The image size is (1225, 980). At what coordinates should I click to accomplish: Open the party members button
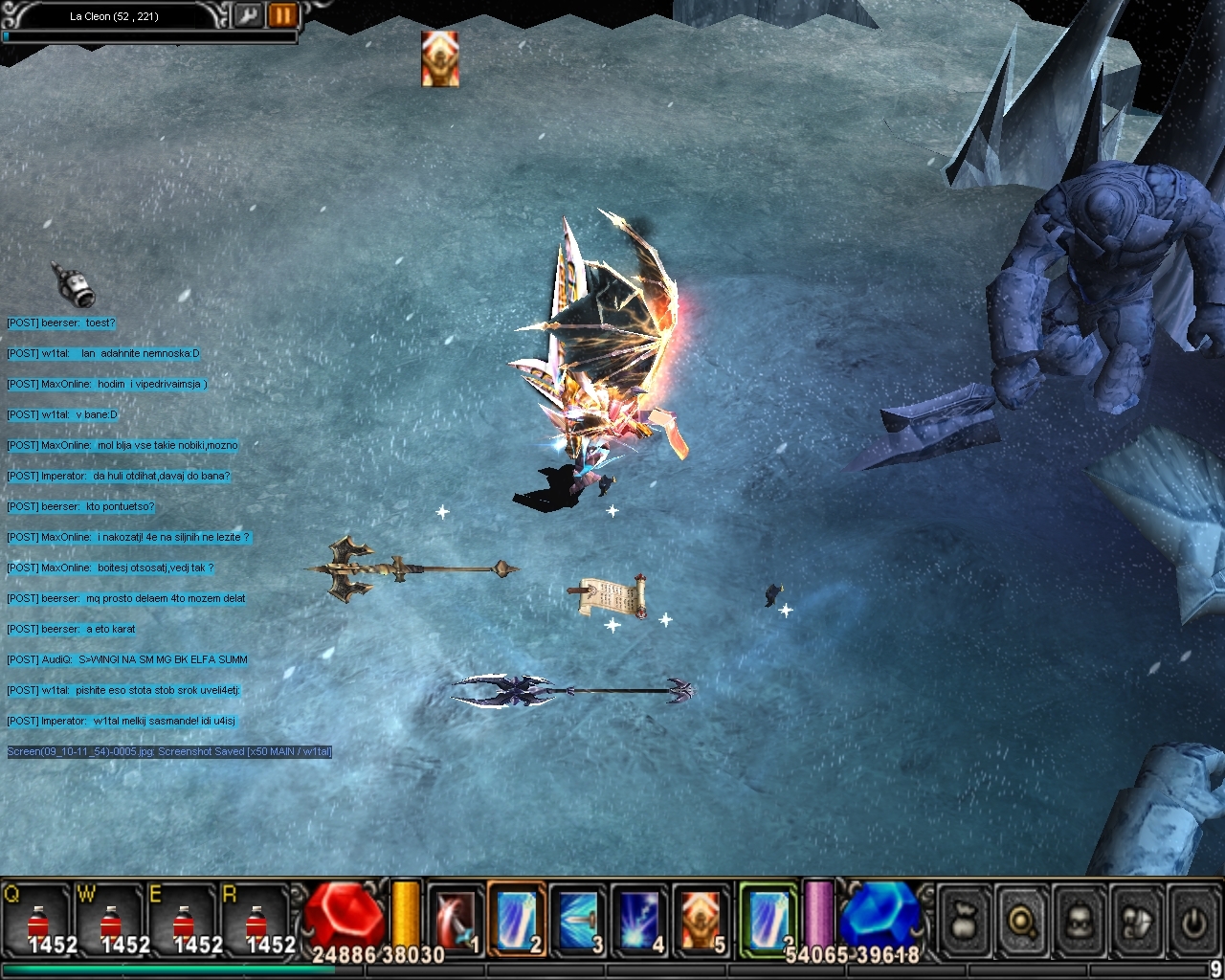(1137, 922)
